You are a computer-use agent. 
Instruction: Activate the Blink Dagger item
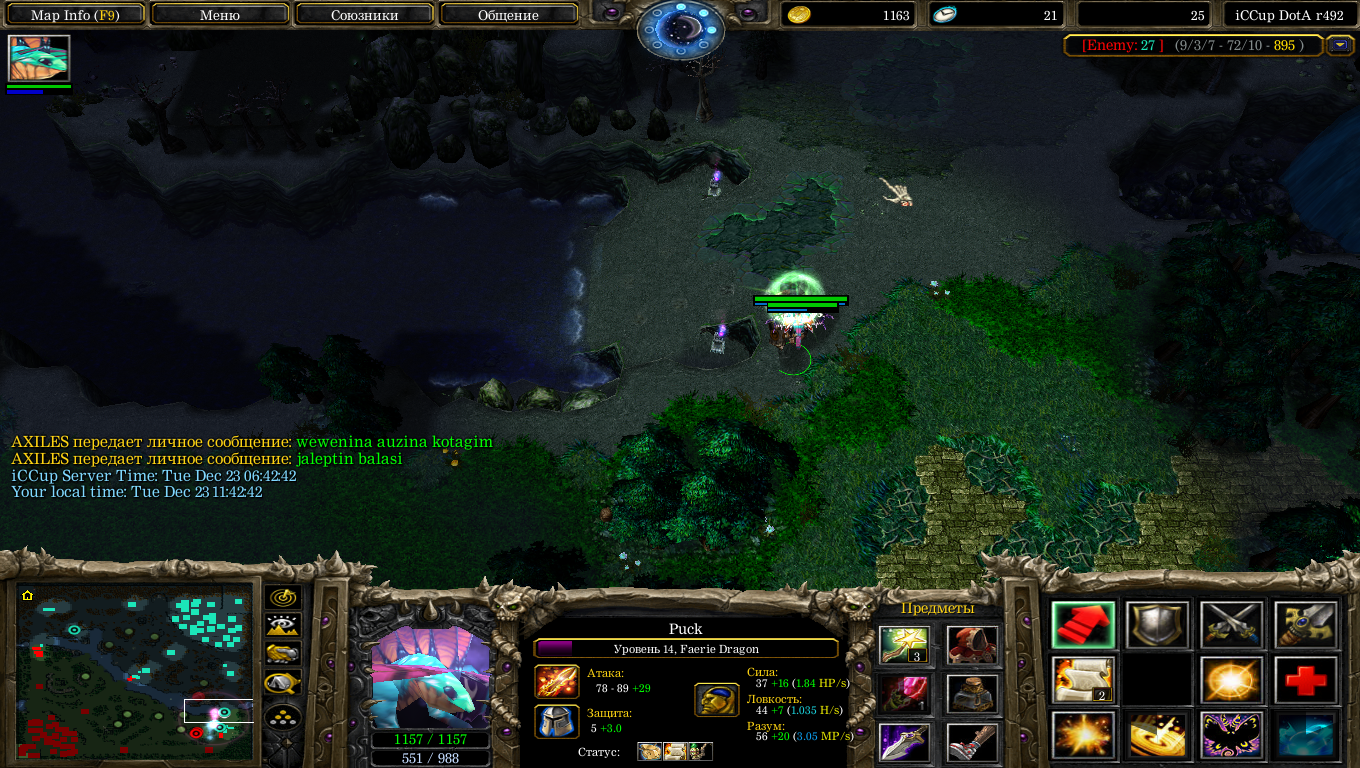904,742
